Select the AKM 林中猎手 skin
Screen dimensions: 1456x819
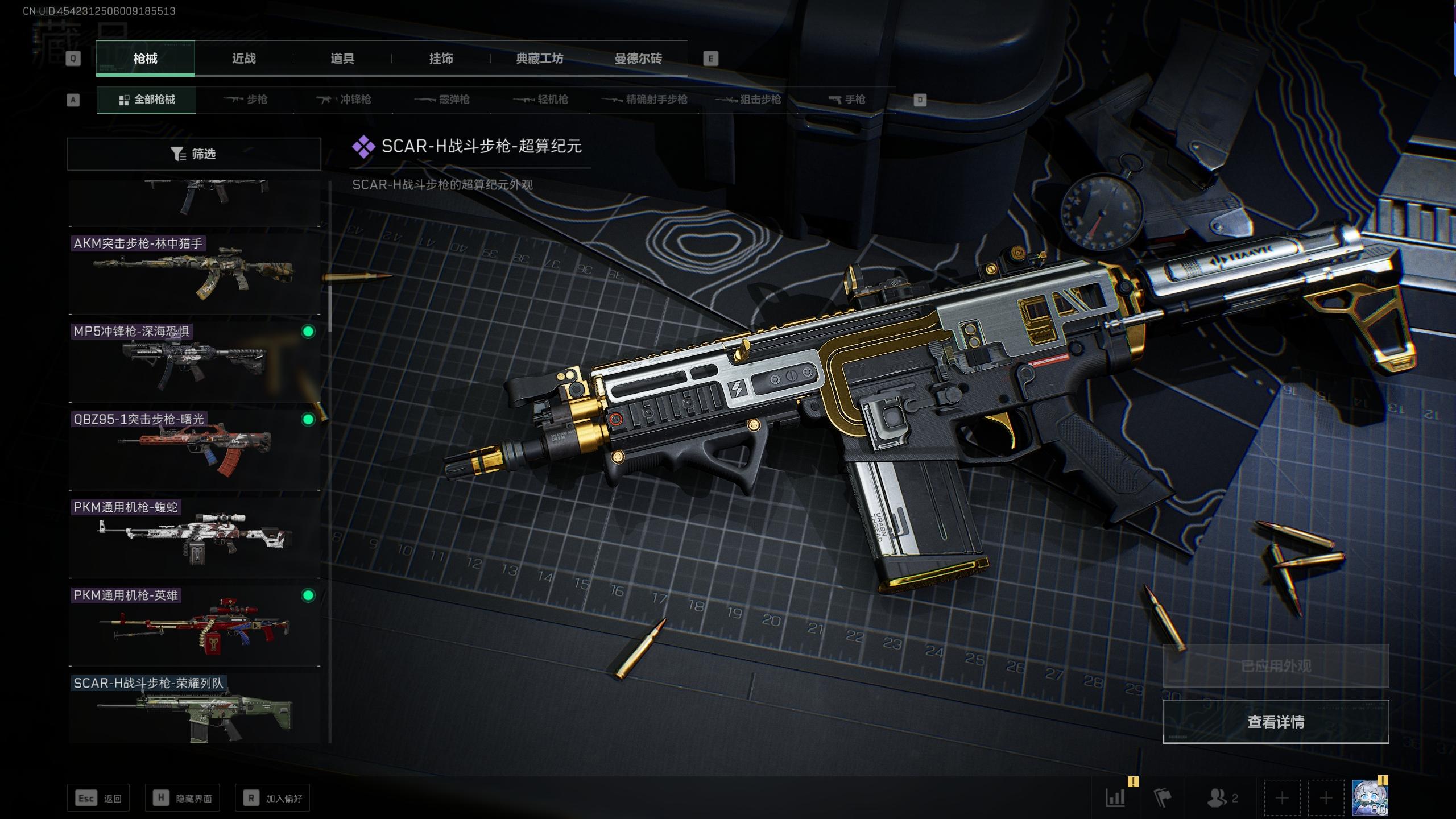[194, 274]
